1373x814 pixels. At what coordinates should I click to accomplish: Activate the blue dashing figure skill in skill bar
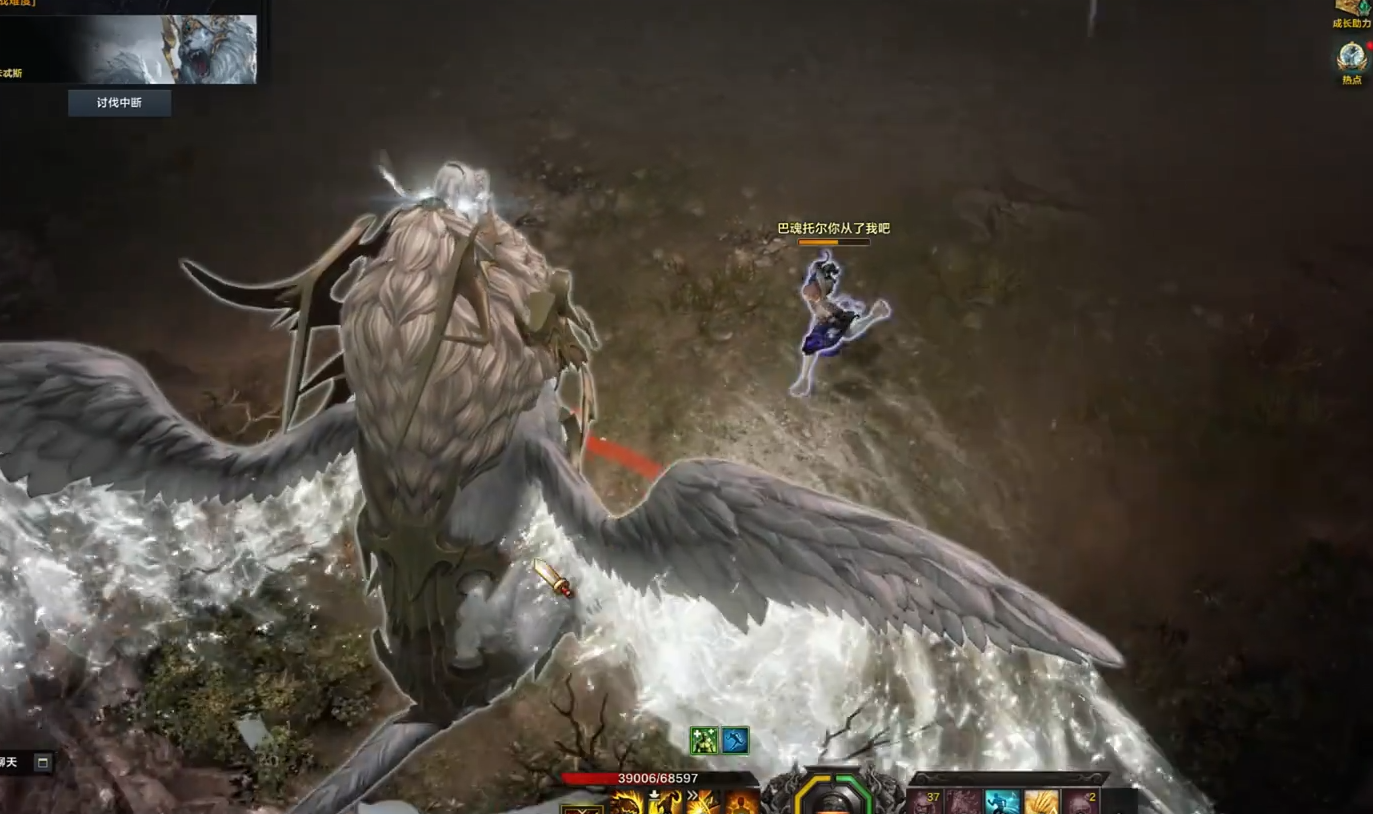(x=1002, y=802)
